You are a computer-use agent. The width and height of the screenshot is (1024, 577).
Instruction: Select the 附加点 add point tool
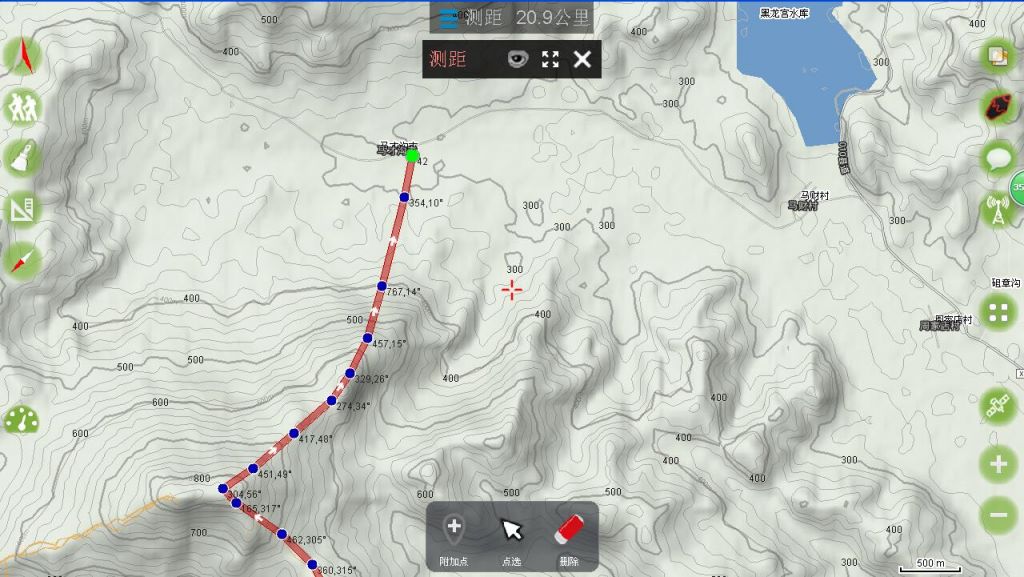point(453,537)
